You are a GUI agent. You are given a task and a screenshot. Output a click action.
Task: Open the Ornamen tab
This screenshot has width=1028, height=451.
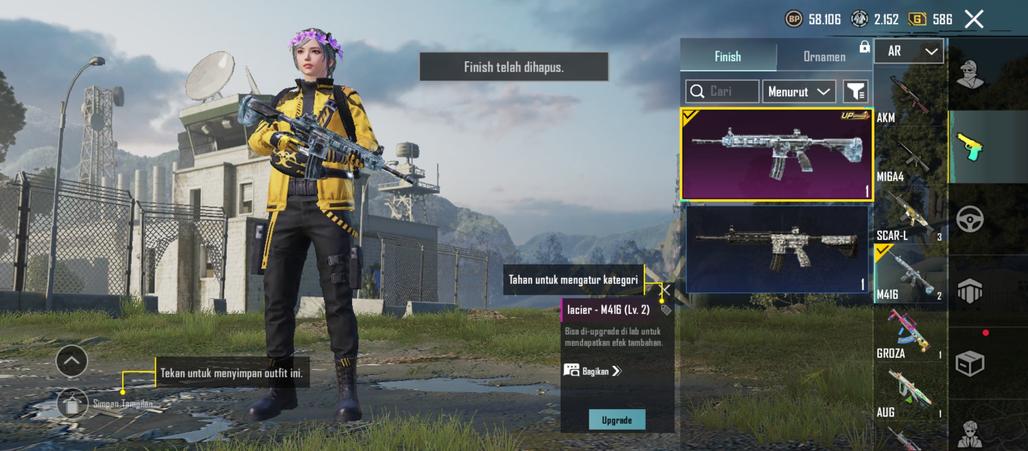click(x=824, y=57)
